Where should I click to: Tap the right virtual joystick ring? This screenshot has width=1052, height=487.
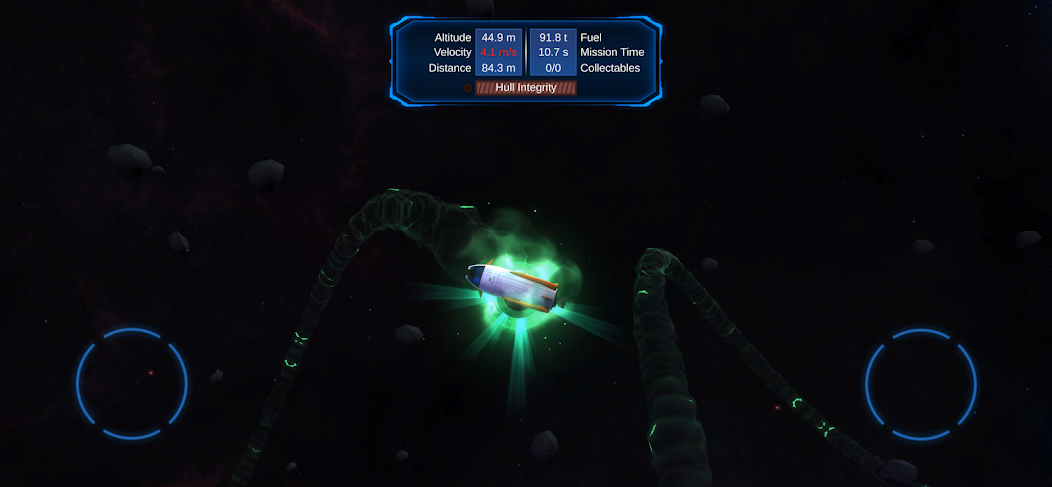(x=920, y=383)
